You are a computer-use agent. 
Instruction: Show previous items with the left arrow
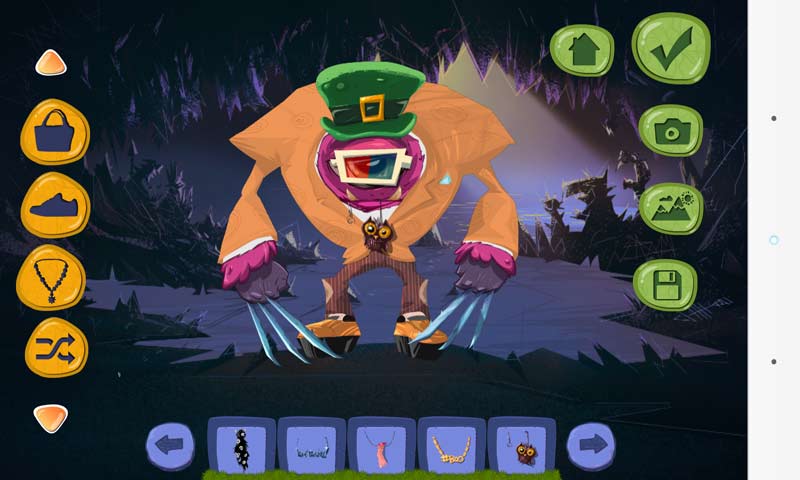coord(171,445)
